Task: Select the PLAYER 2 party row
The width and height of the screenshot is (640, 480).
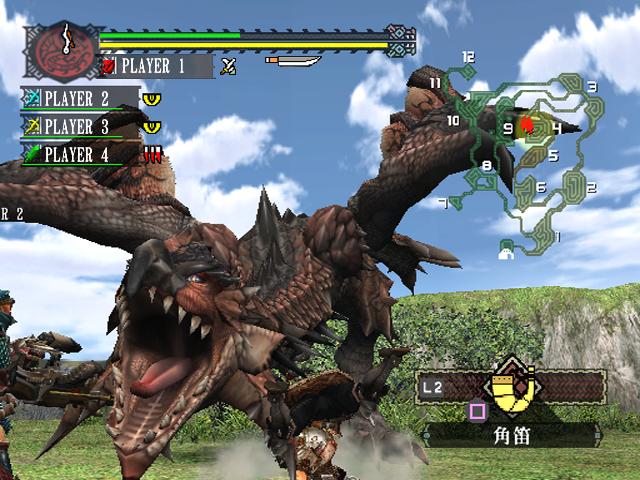Action: click(81, 99)
